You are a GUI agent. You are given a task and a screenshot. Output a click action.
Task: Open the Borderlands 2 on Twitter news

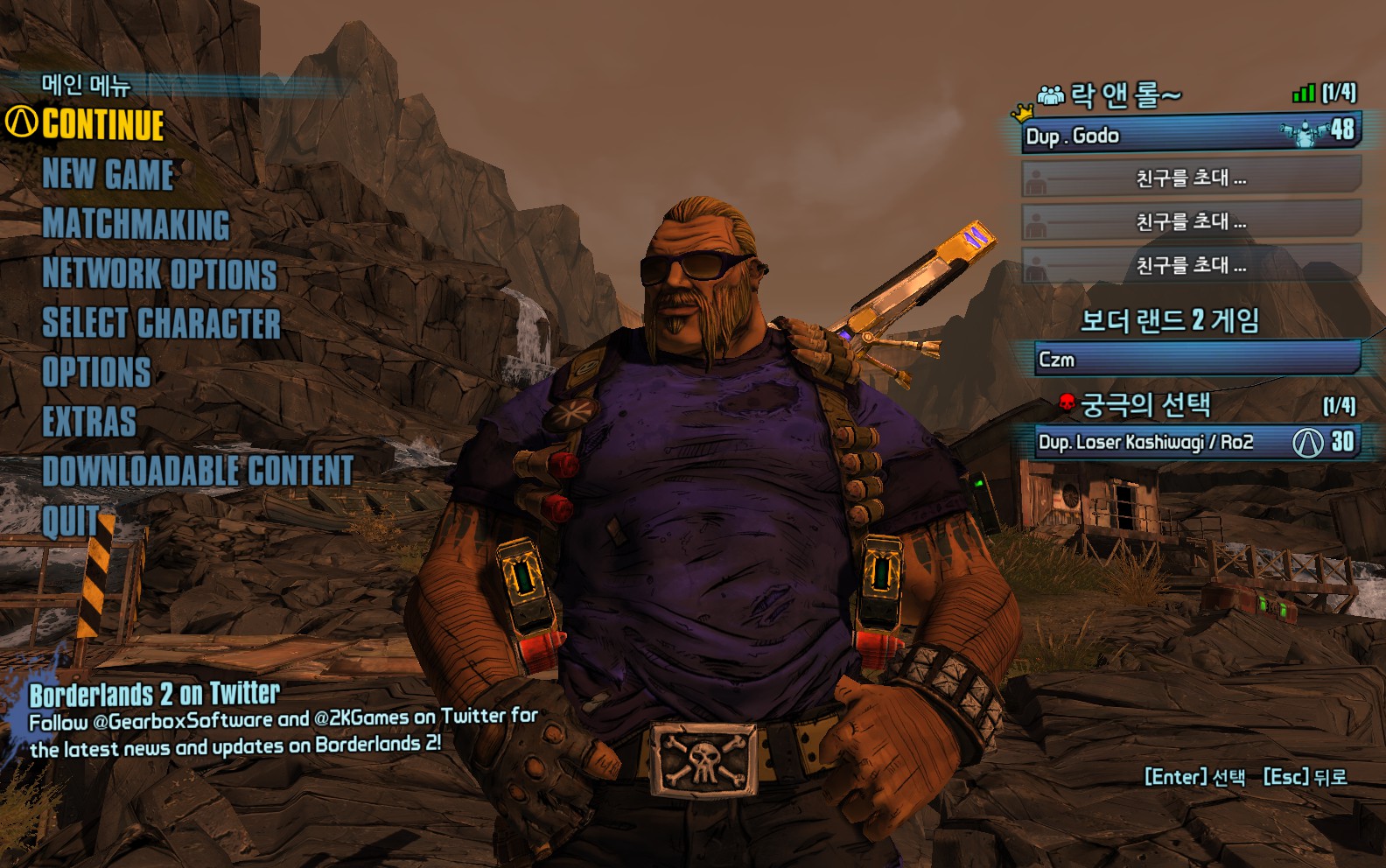154,695
